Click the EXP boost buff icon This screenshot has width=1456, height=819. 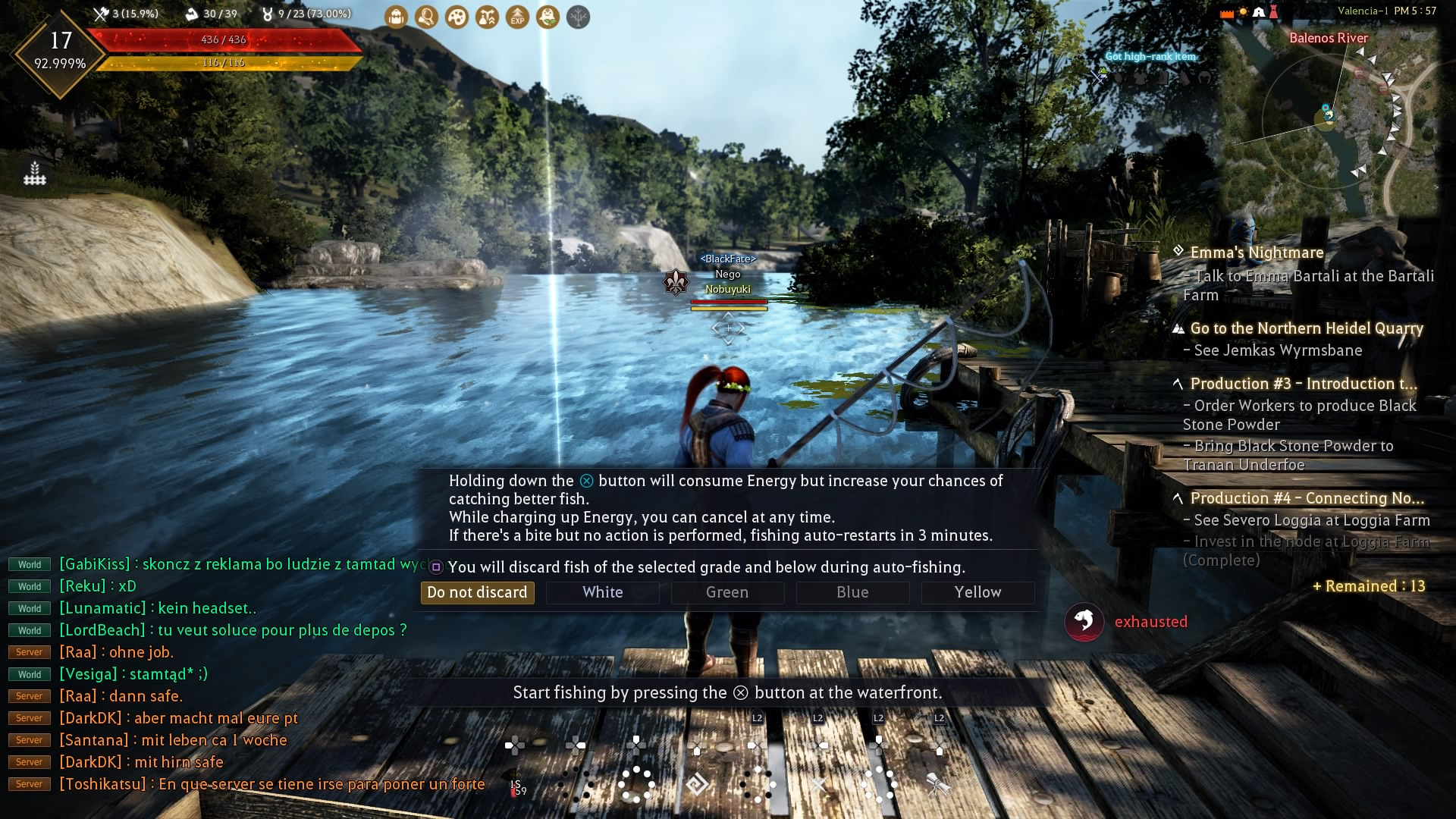pos(517,17)
